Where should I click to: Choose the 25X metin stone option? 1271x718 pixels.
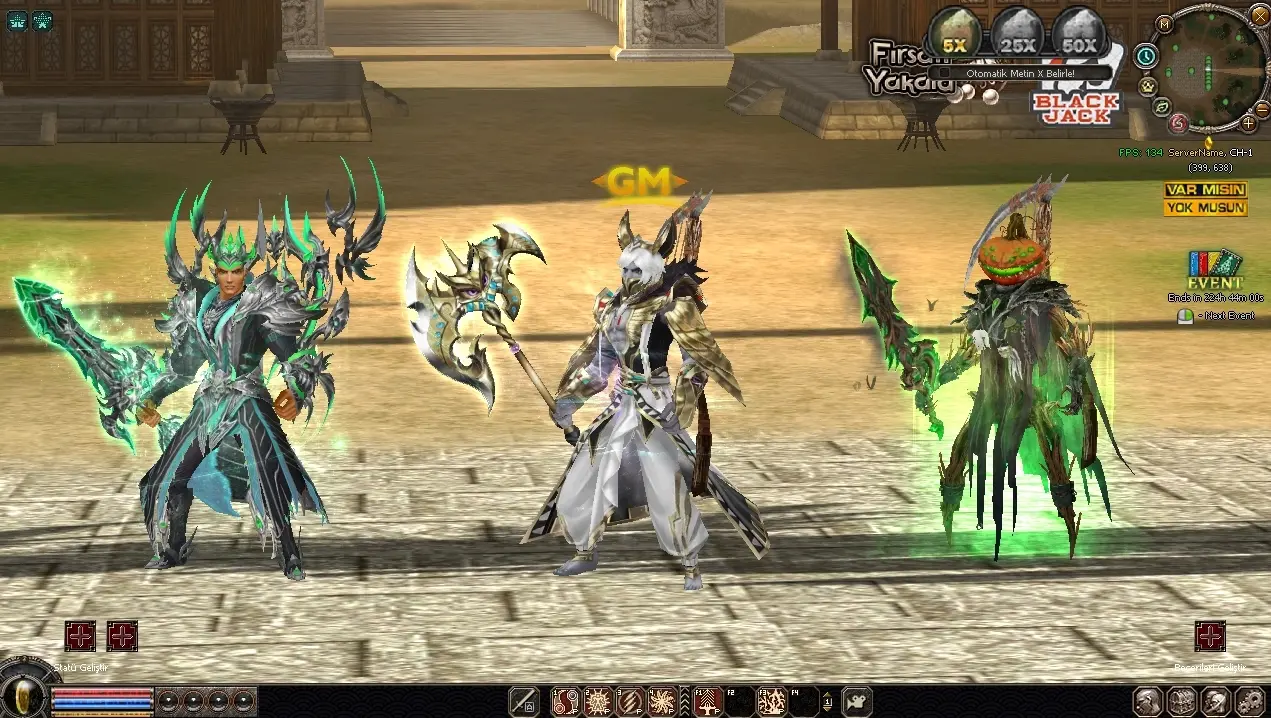1017,34
